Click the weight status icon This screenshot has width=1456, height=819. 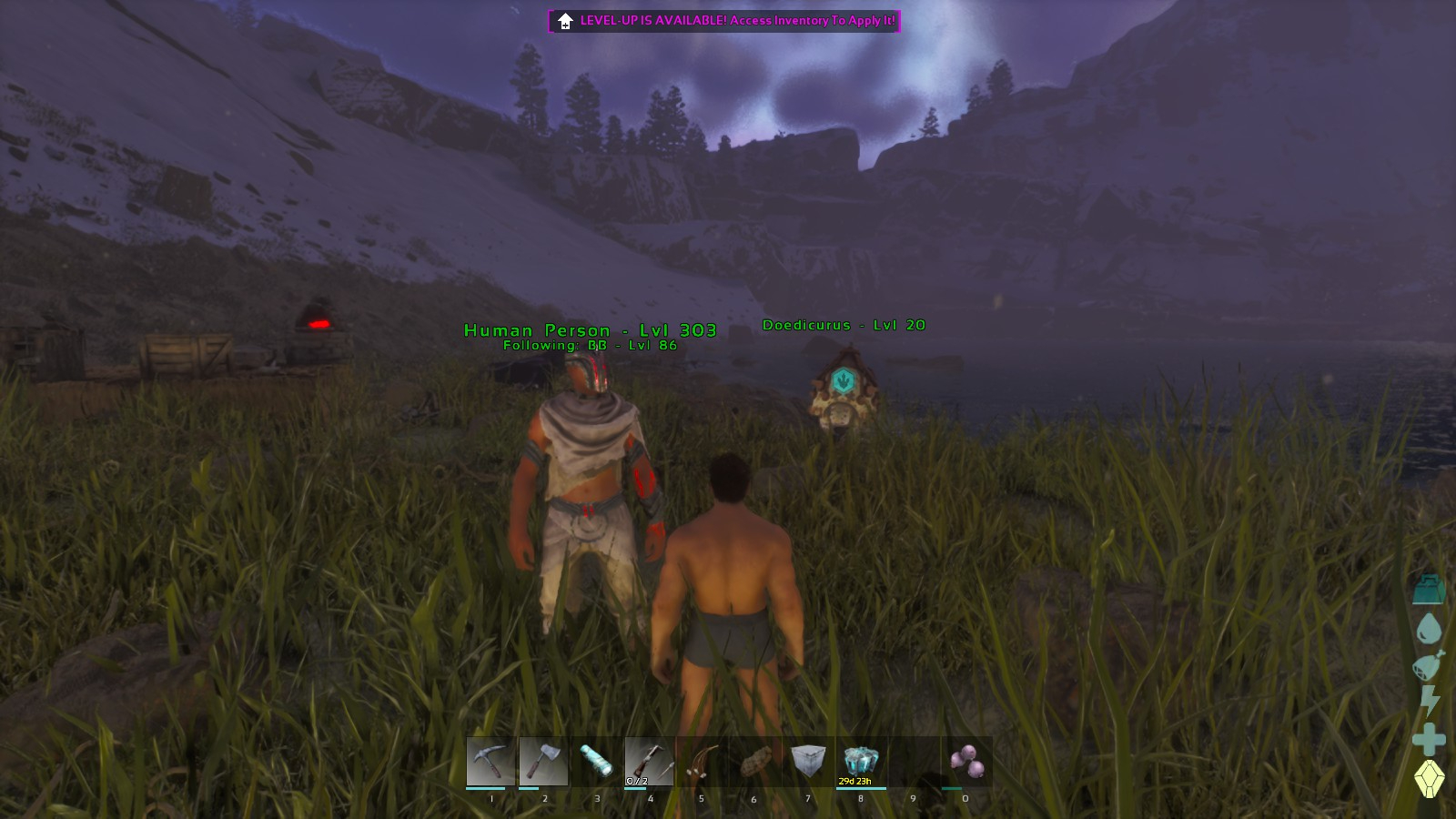(1430, 589)
